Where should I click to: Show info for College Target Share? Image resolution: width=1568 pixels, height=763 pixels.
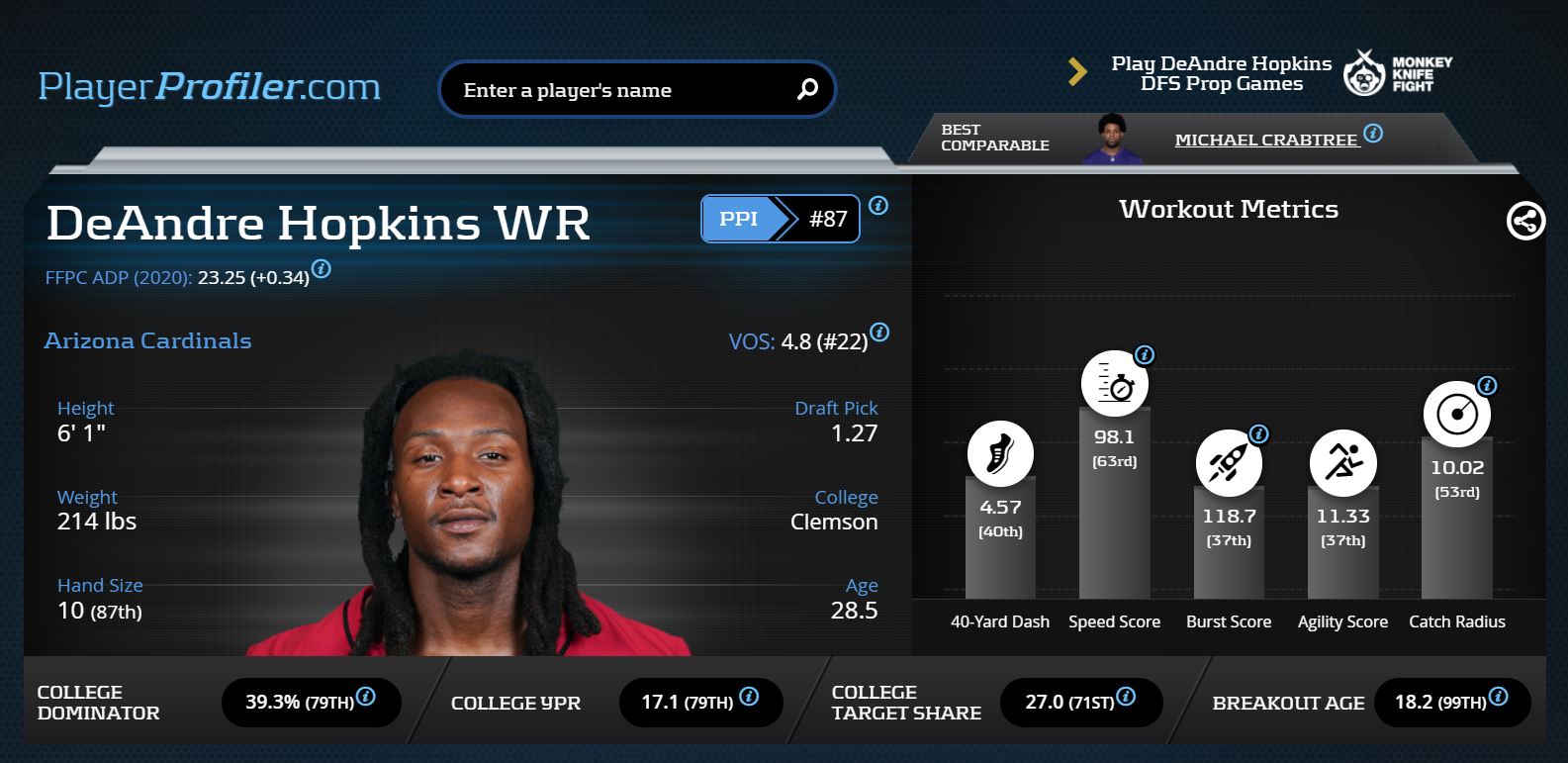[x=1126, y=696]
